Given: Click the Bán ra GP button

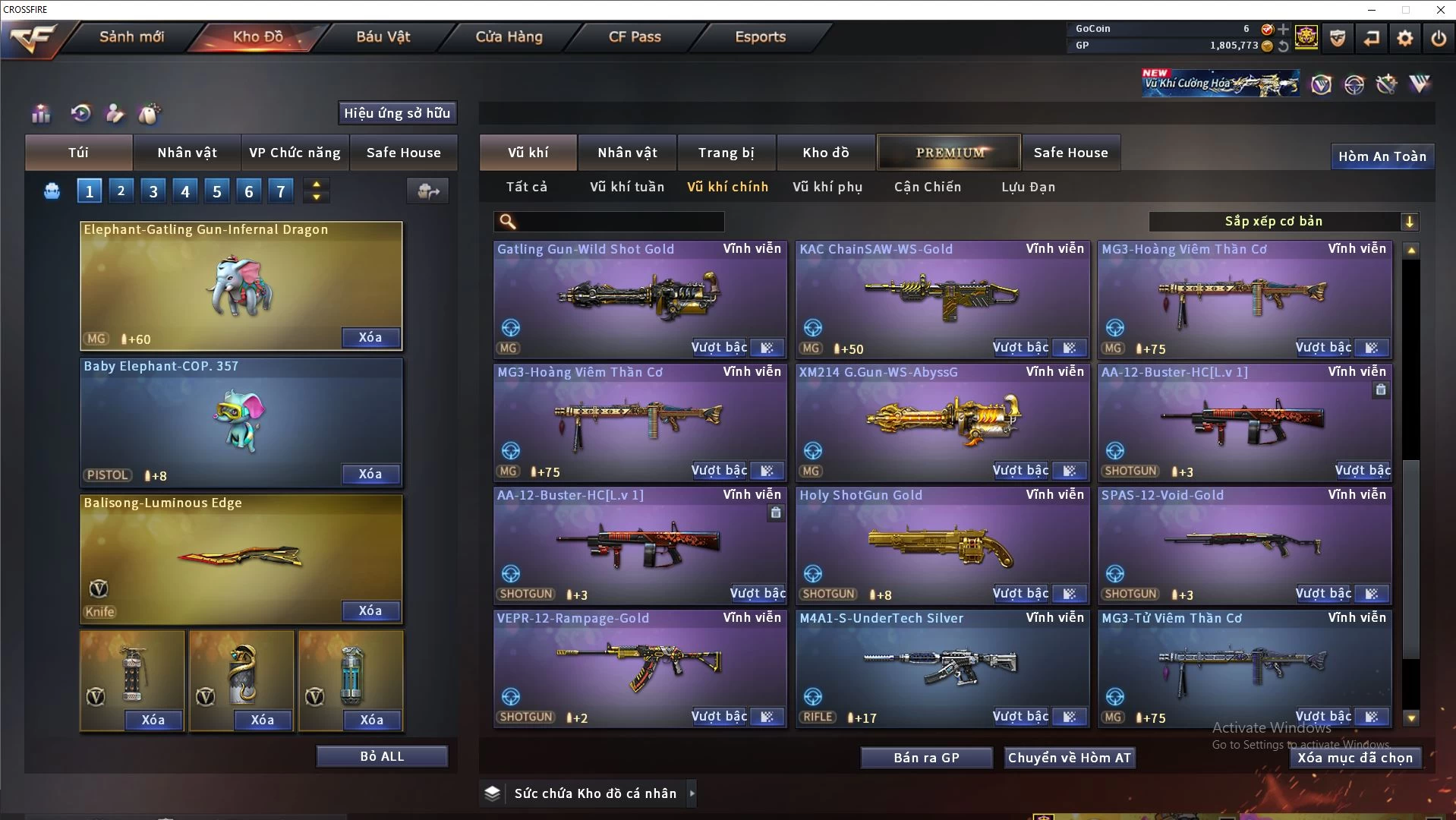Looking at the screenshot, I should (926, 758).
